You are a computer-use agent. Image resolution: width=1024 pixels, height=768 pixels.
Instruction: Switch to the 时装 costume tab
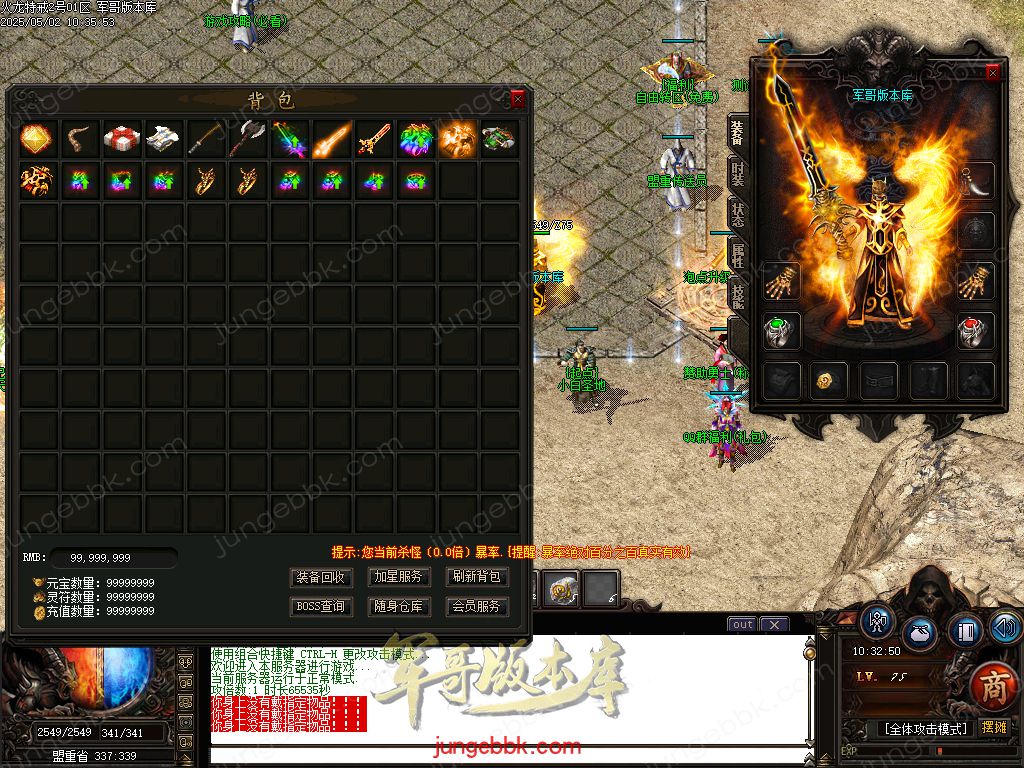click(x=737, y=176)
